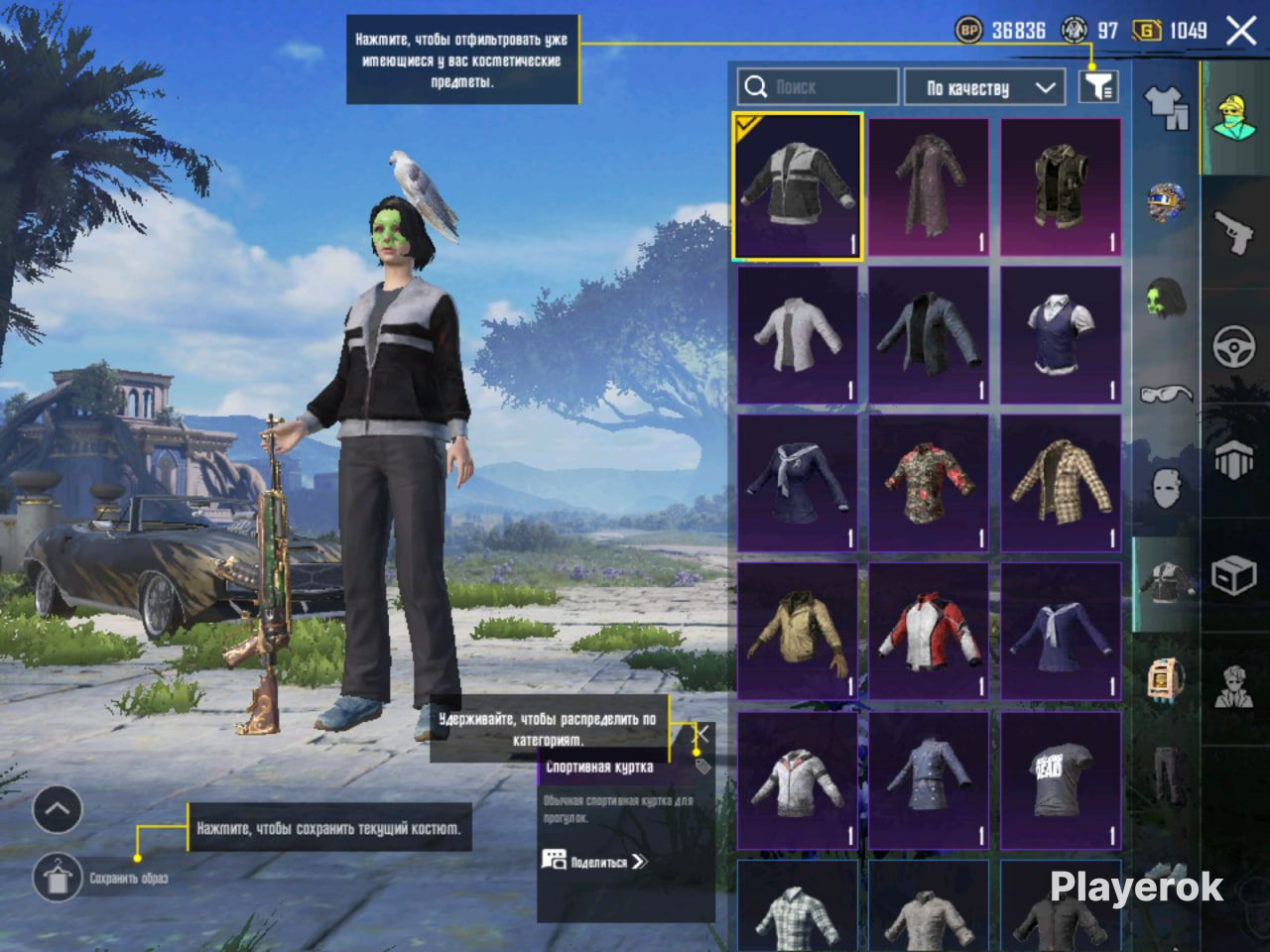The image size is (1270, 952).
Task: Close the sport jacket info popup
Action: point(701,735)
